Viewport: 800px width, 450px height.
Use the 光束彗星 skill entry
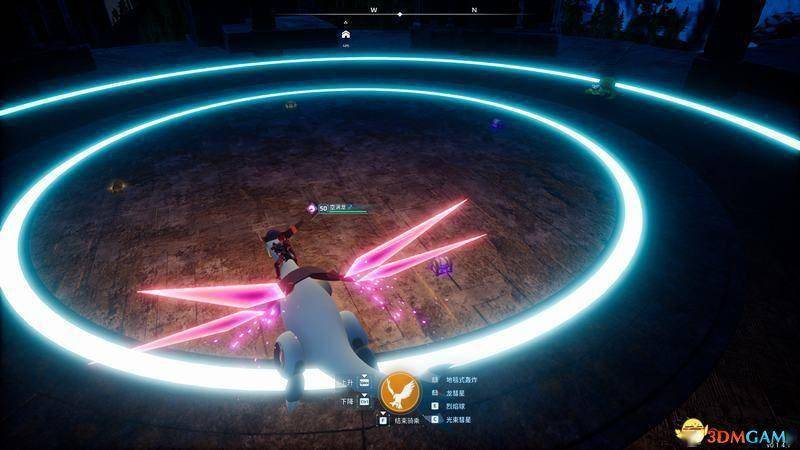pos(459,420)
